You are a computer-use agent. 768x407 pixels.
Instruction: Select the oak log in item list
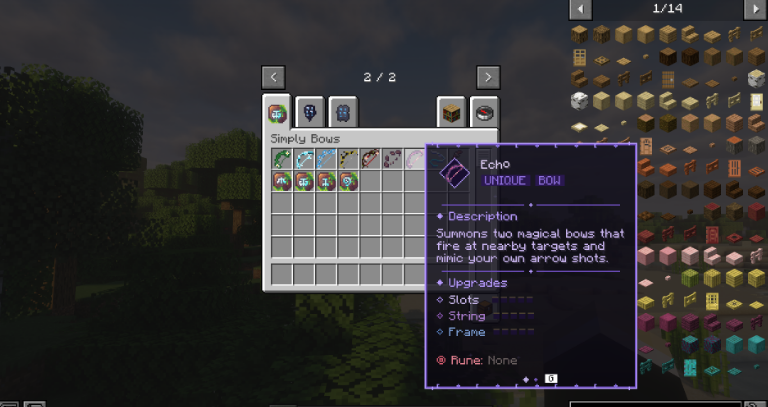(580, 35)
